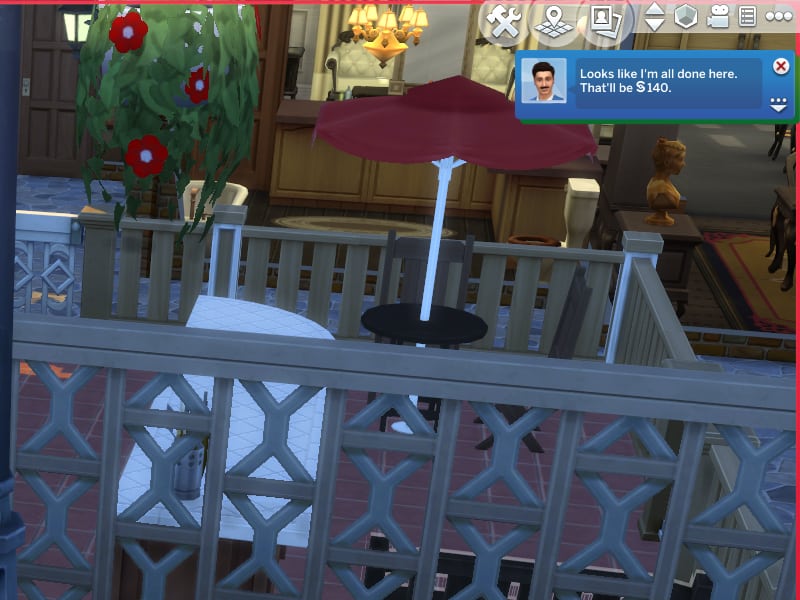Open the map view with the location pin icon
This screenshot has height=600, width=800.
[x=555, y=20]
